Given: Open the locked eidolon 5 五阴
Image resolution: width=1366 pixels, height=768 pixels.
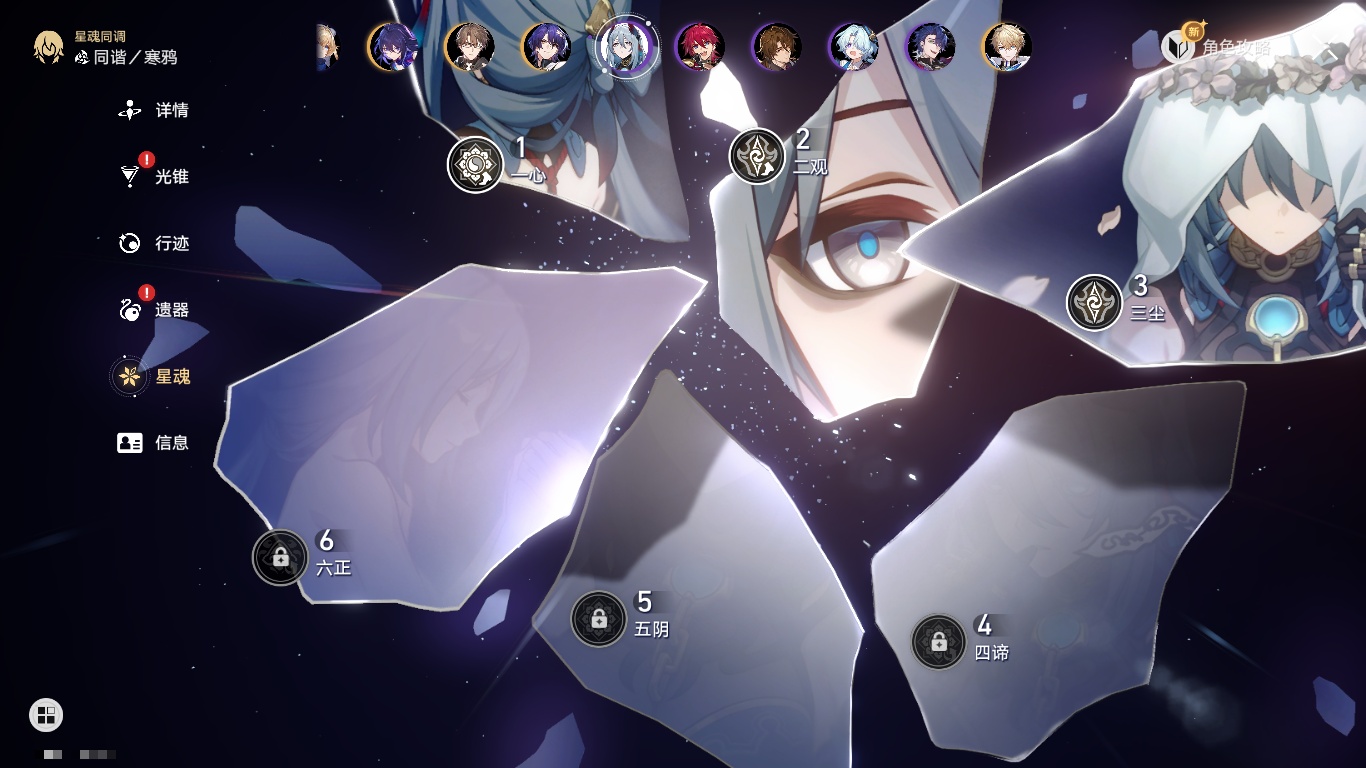Looking at the screenshot, I should click(x=598, y=619).
